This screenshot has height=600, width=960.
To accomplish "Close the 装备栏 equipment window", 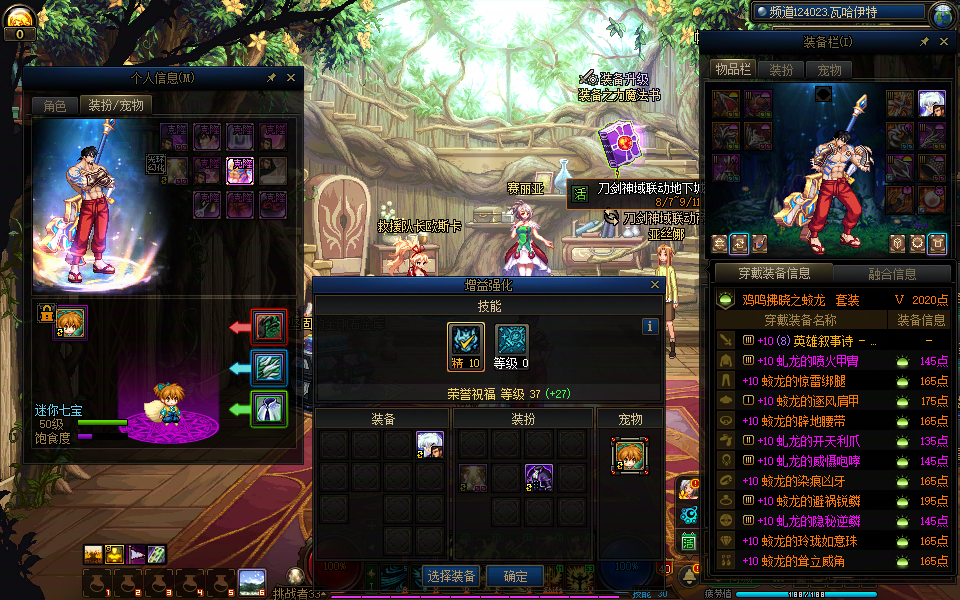I will tap(944, 42).
